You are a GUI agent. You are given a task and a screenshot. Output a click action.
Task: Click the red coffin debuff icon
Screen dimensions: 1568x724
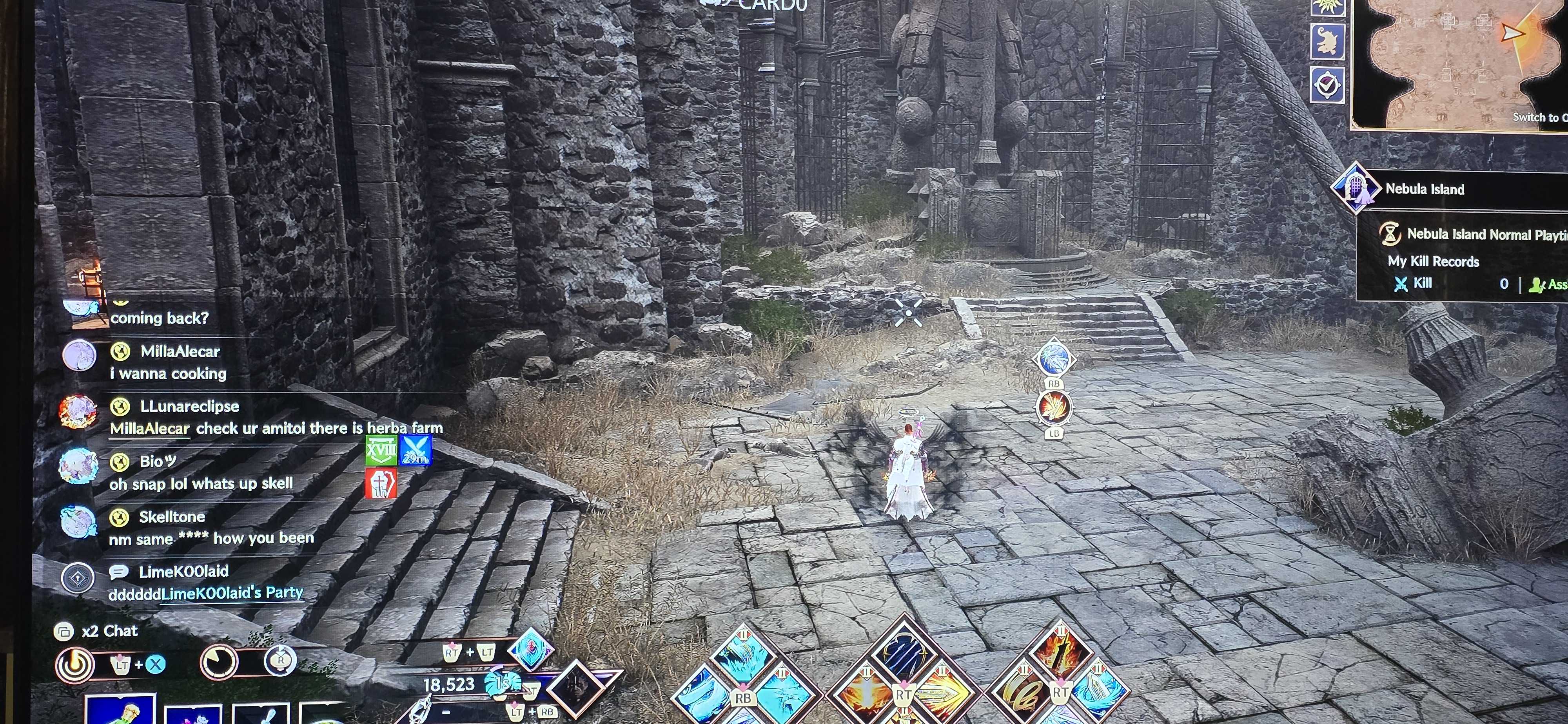[381, 484]
